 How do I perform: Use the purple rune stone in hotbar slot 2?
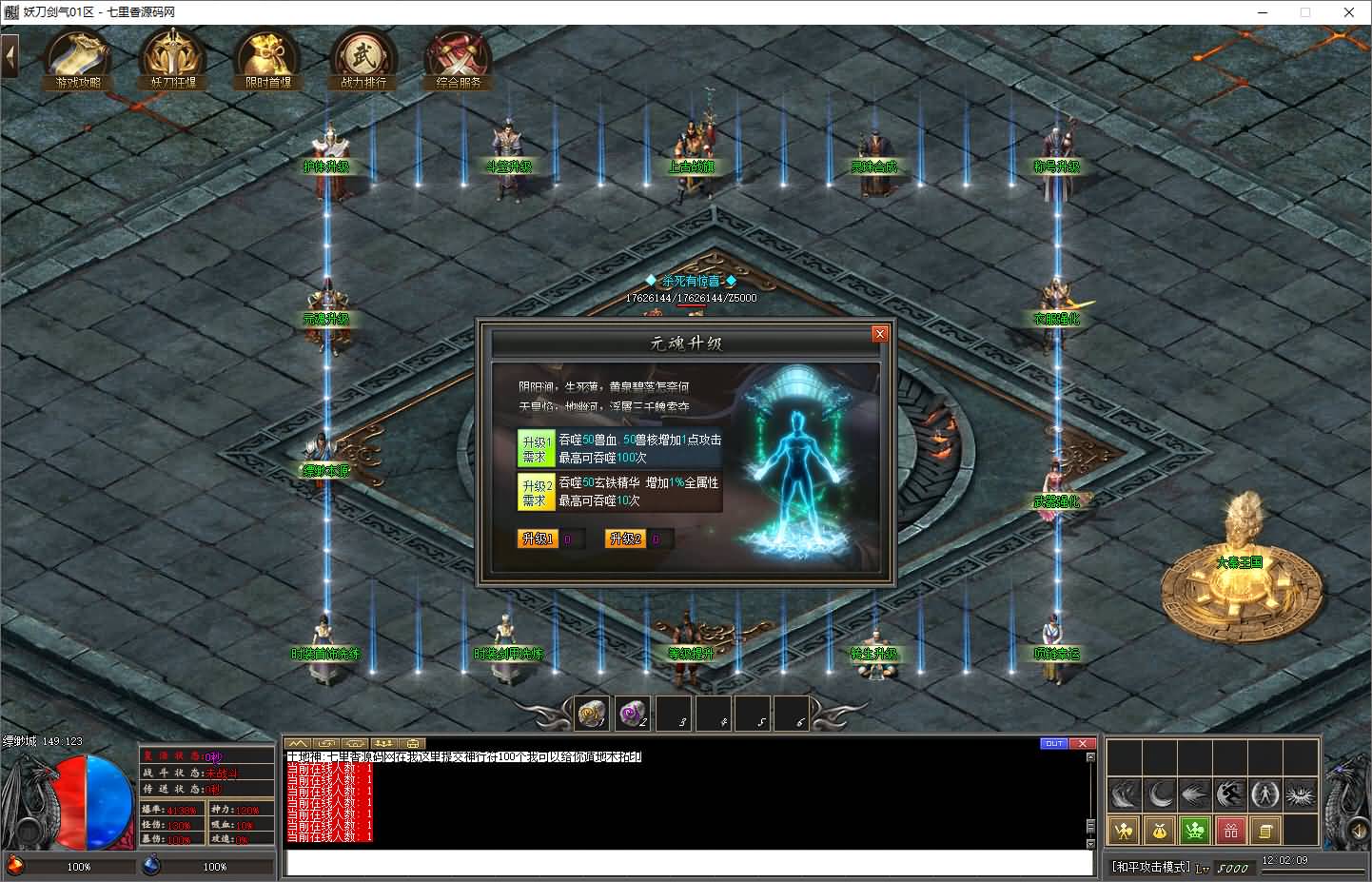tap(633, 713)
